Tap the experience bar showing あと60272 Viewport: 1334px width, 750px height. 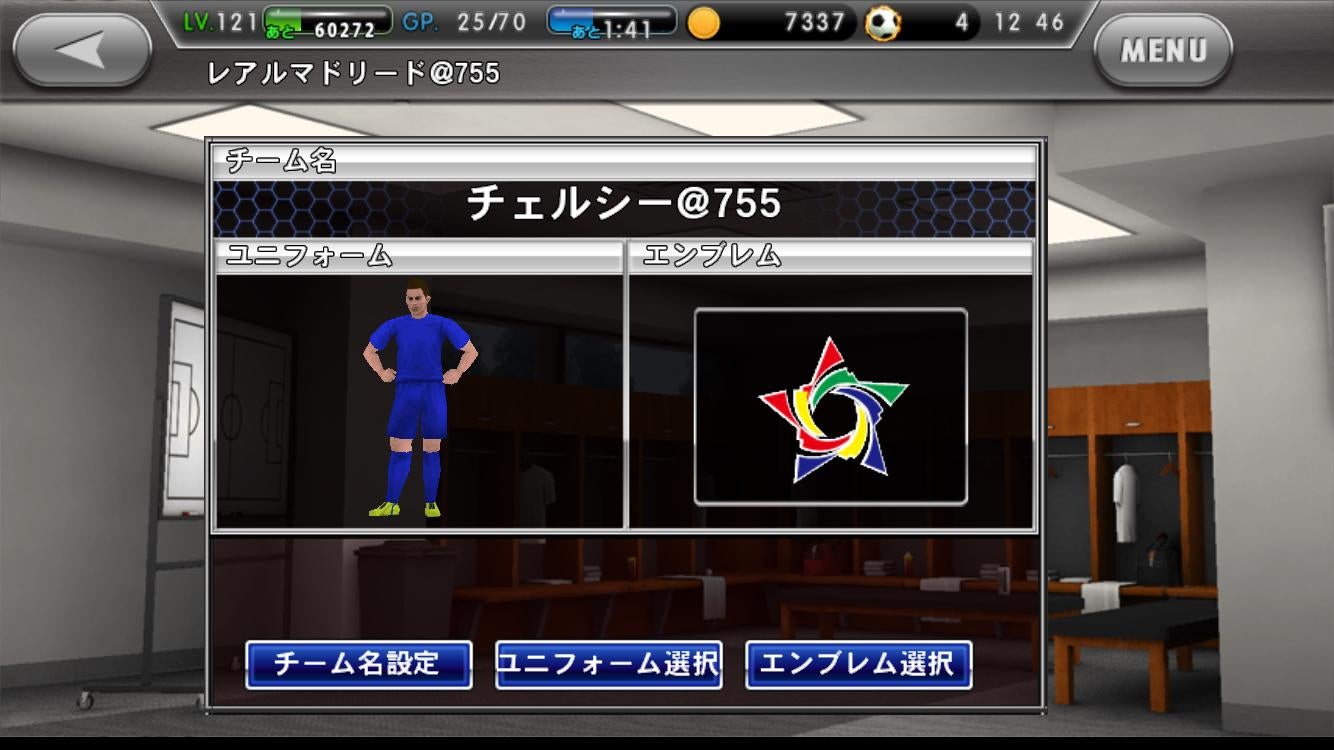330,23
